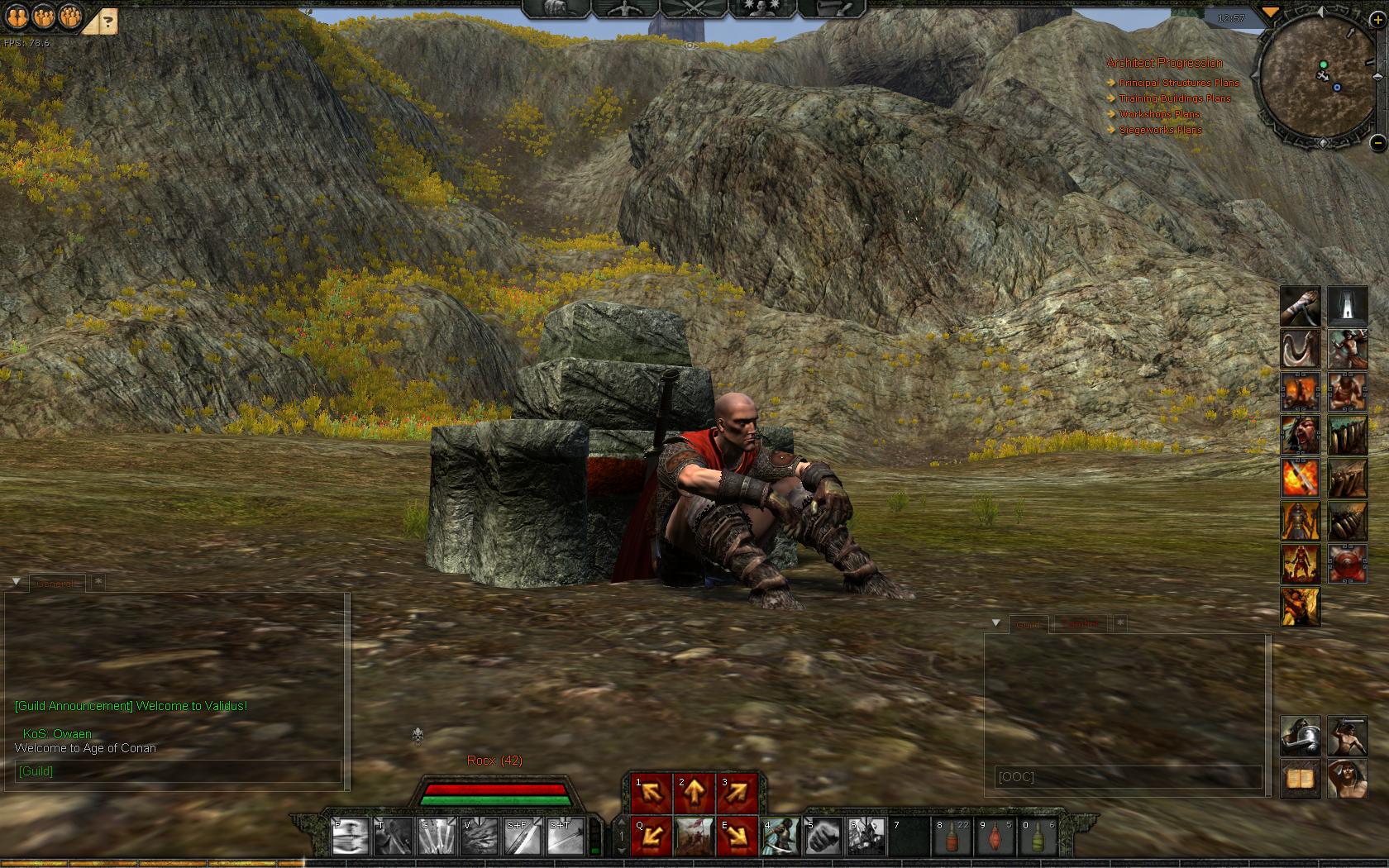This screenshot has width=1389, height=868.
Task: Activate the screaming warrior ability icon
Action: tap(1300, 435)
